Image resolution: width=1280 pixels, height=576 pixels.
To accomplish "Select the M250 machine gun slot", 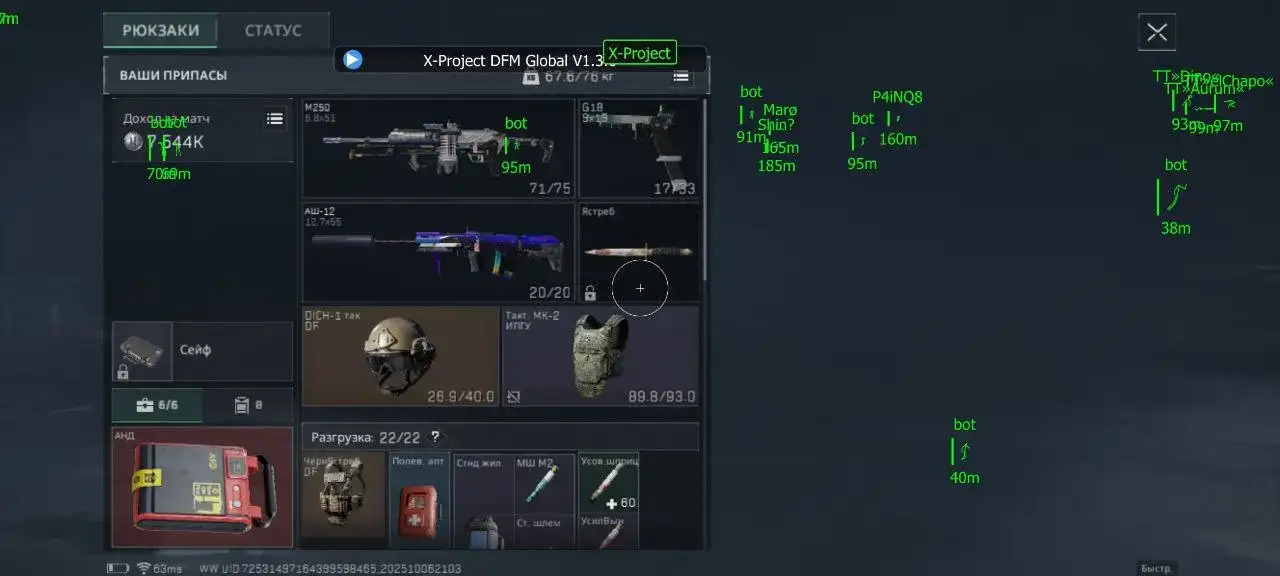I will click(438, 148).
